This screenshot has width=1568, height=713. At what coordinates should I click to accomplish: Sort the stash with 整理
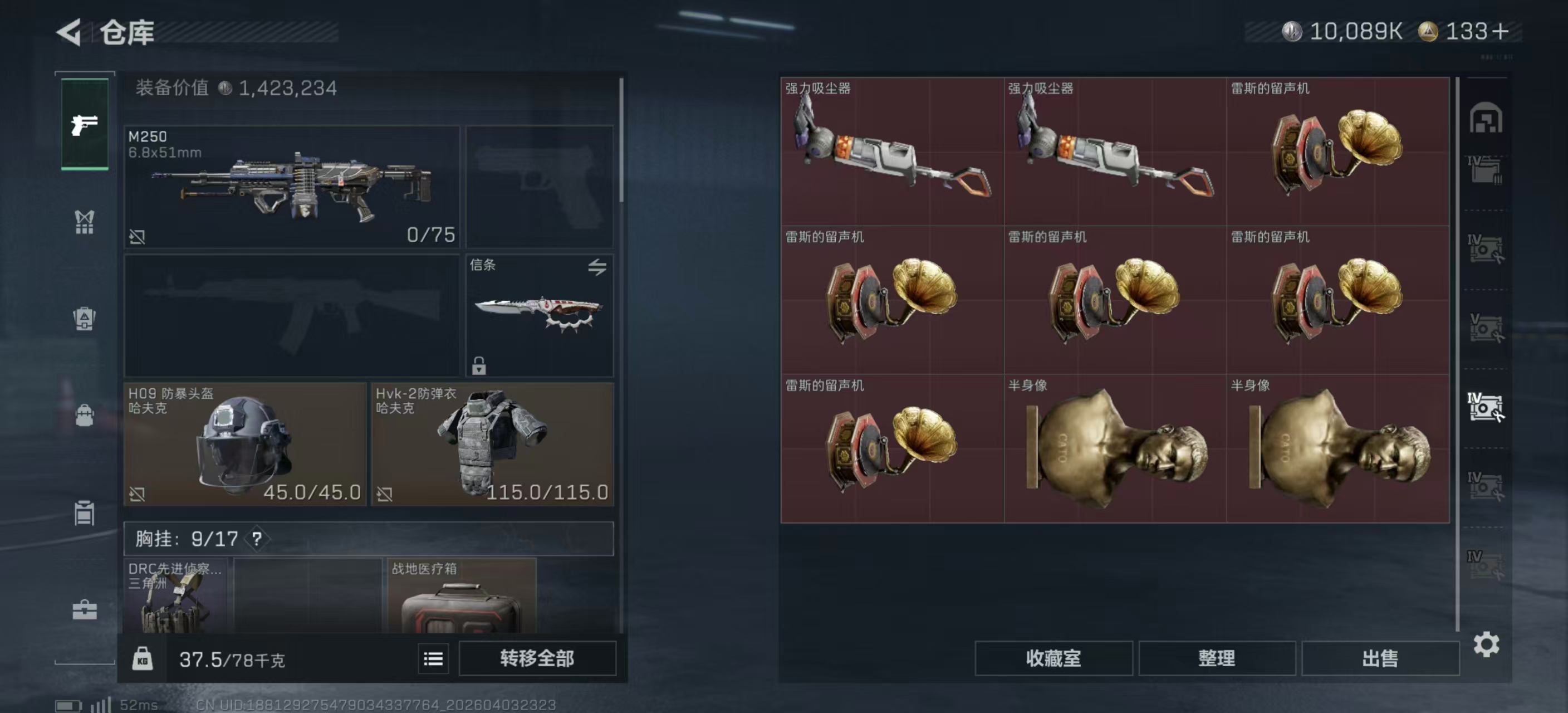tap(1216, 658)
